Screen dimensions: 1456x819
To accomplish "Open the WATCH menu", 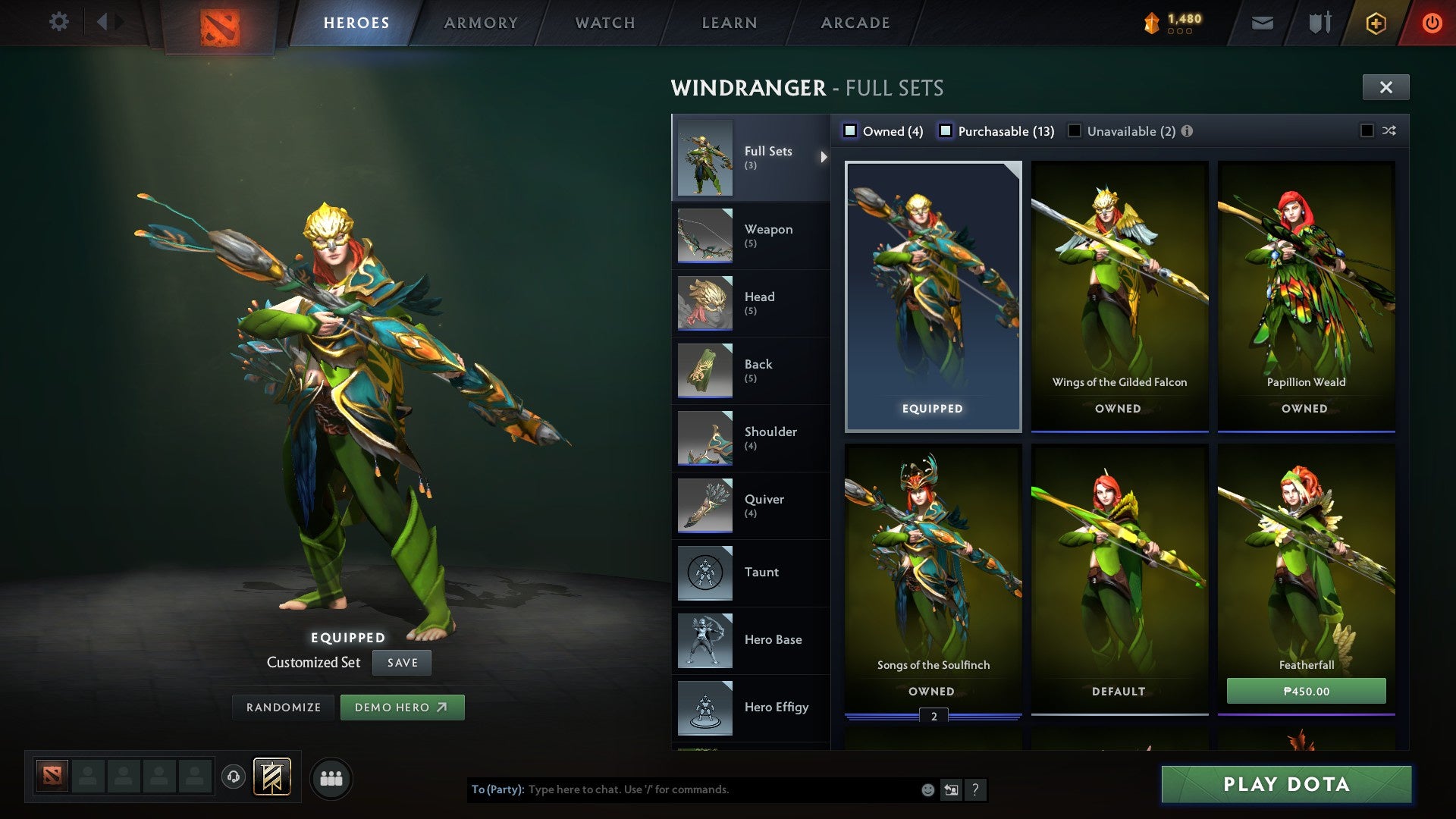I will (605, 22).
